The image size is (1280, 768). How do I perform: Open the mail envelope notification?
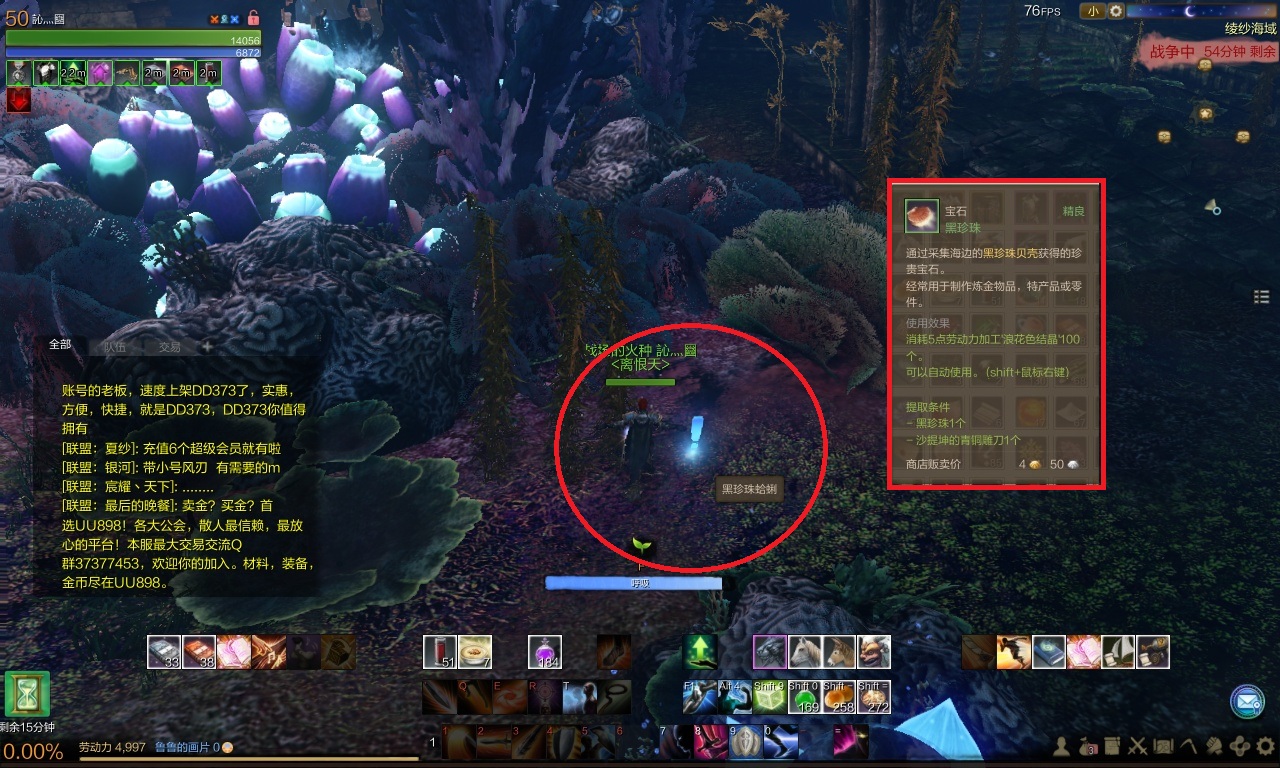coord(1247,702)
